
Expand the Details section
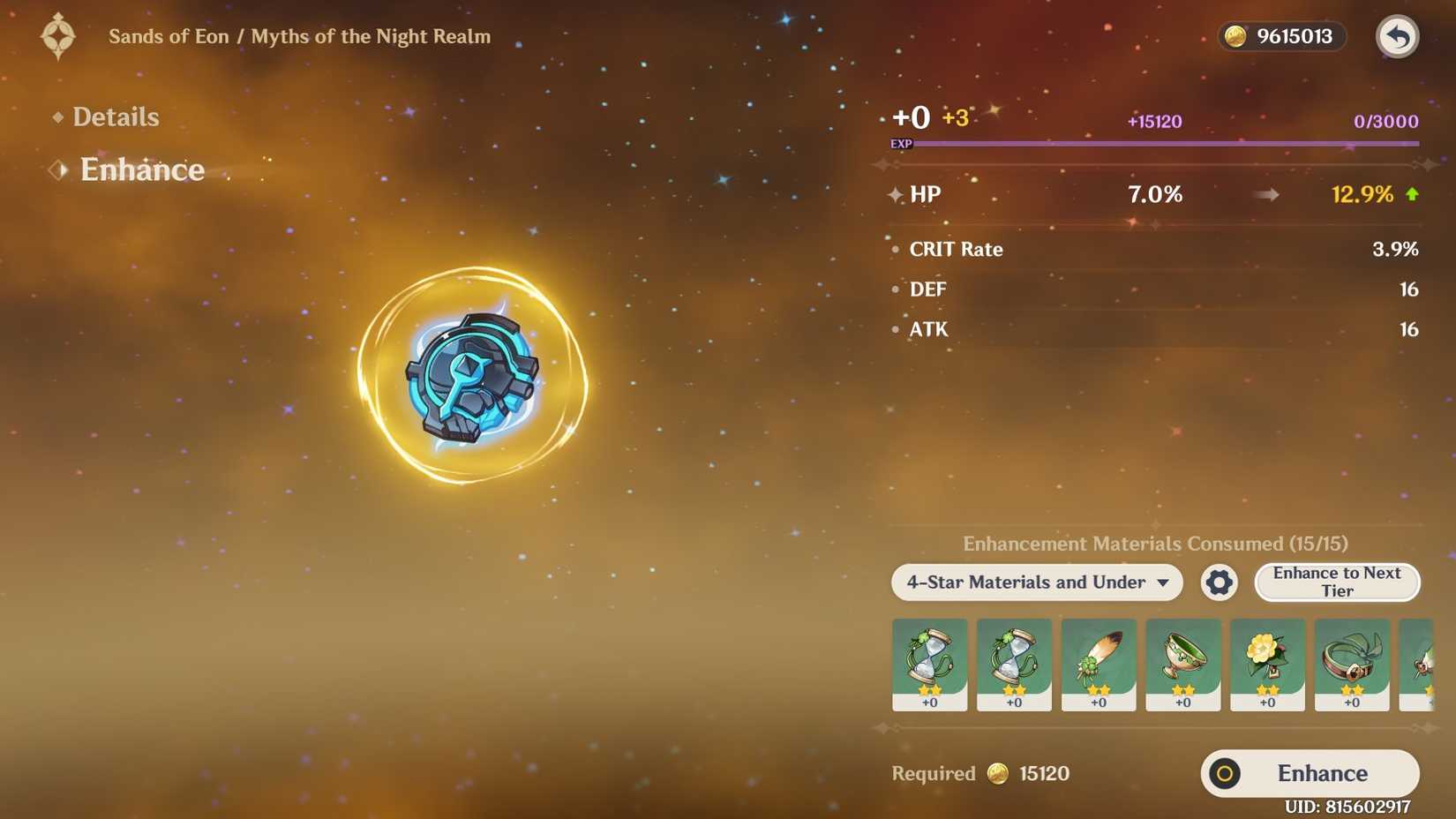115,116
